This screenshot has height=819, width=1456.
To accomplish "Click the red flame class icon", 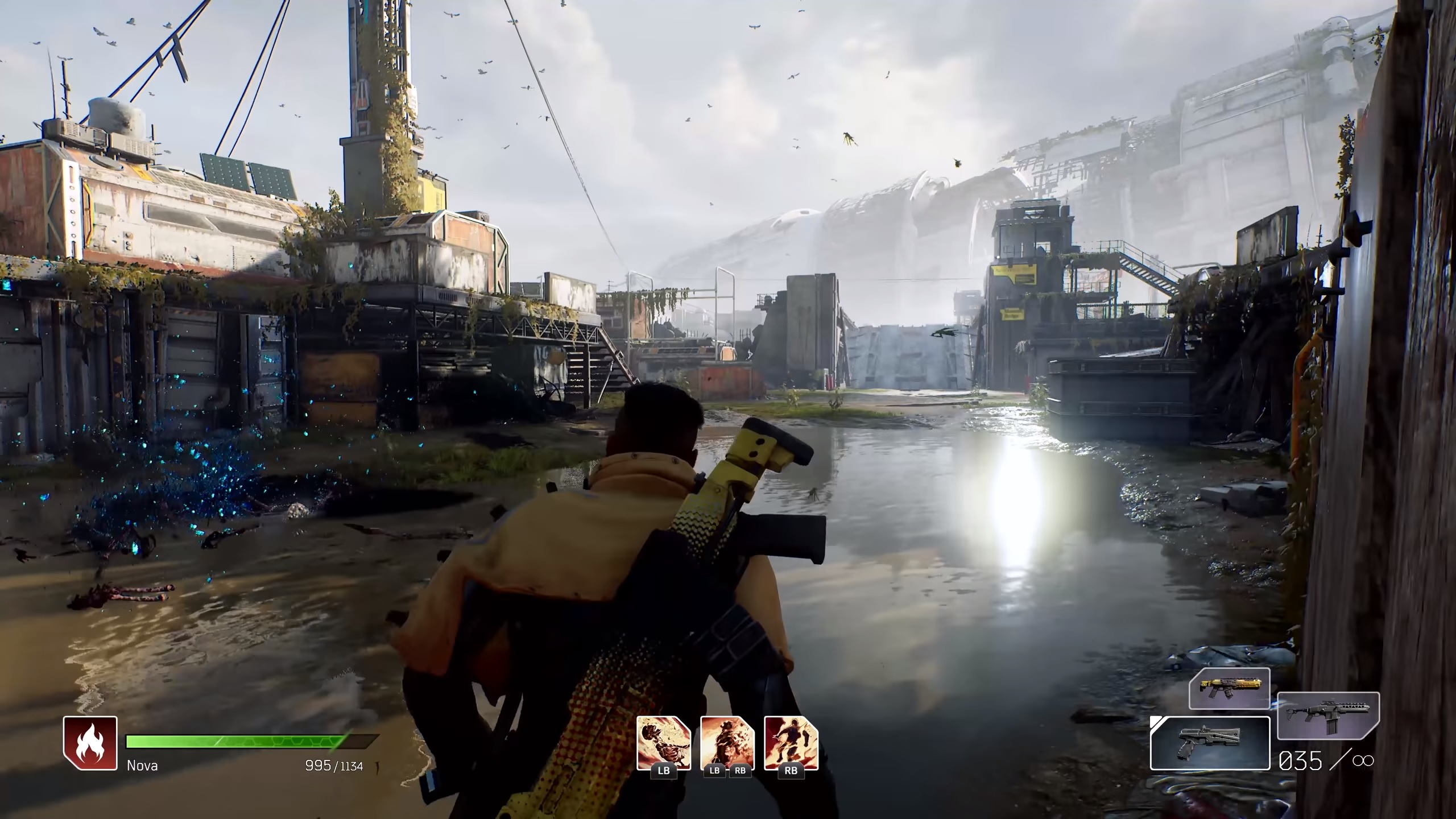I will [90, 743].
